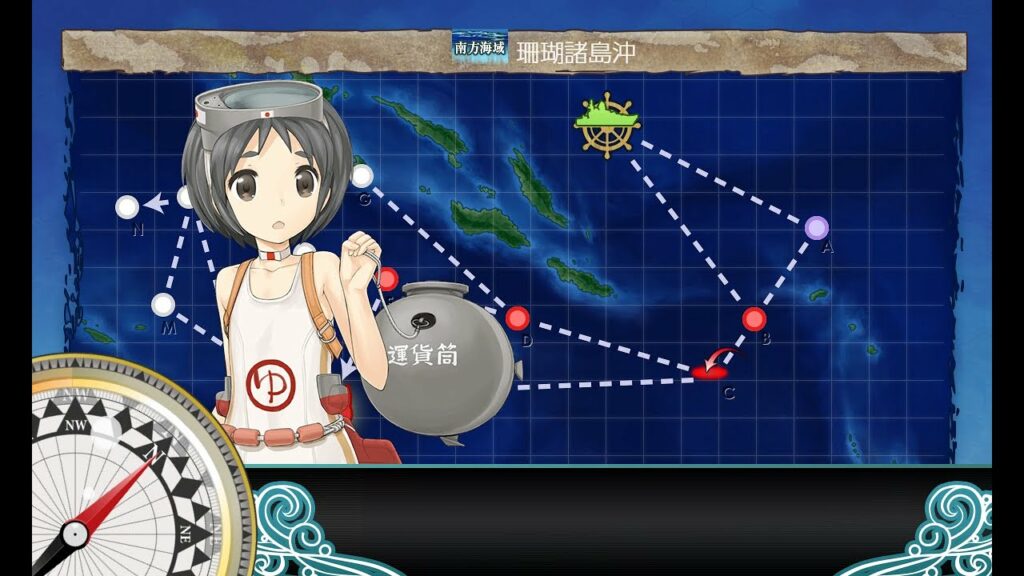Viewport: 1024px width, 576px height.
Task: Click red battle node B
Action: (x=754, y=319)
